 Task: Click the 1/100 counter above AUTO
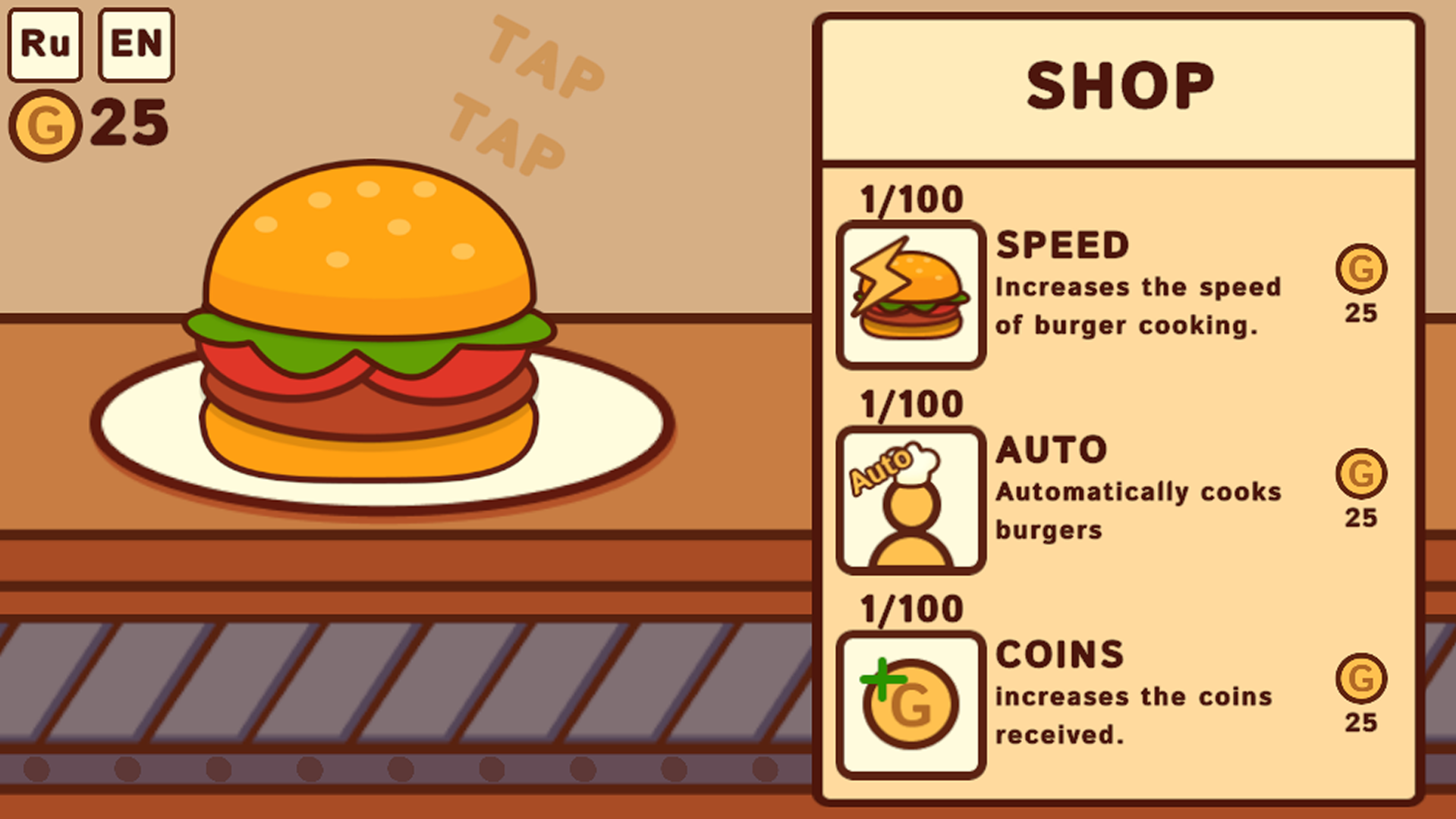click(910, 403)
